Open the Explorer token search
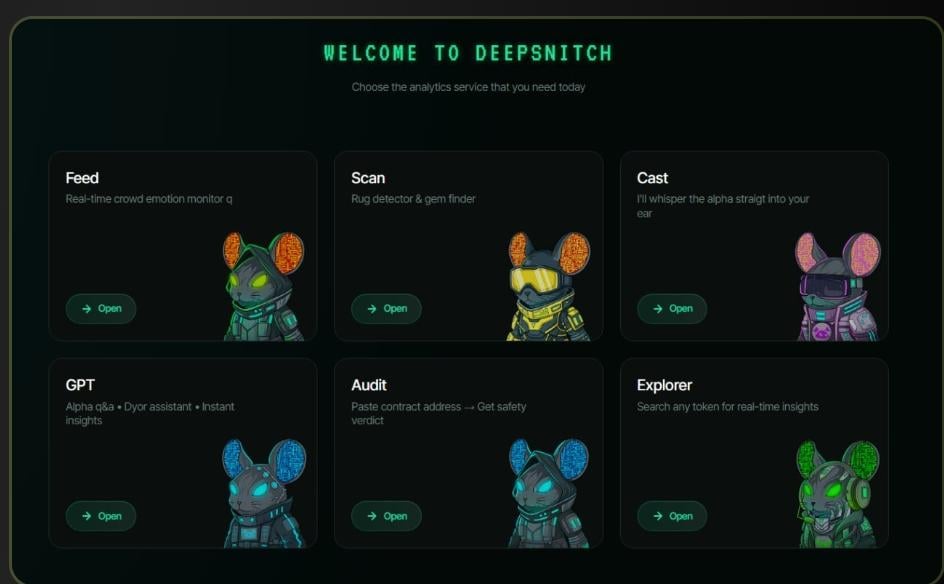The width and height of the screenshot is (944, 584). (672, 516)
